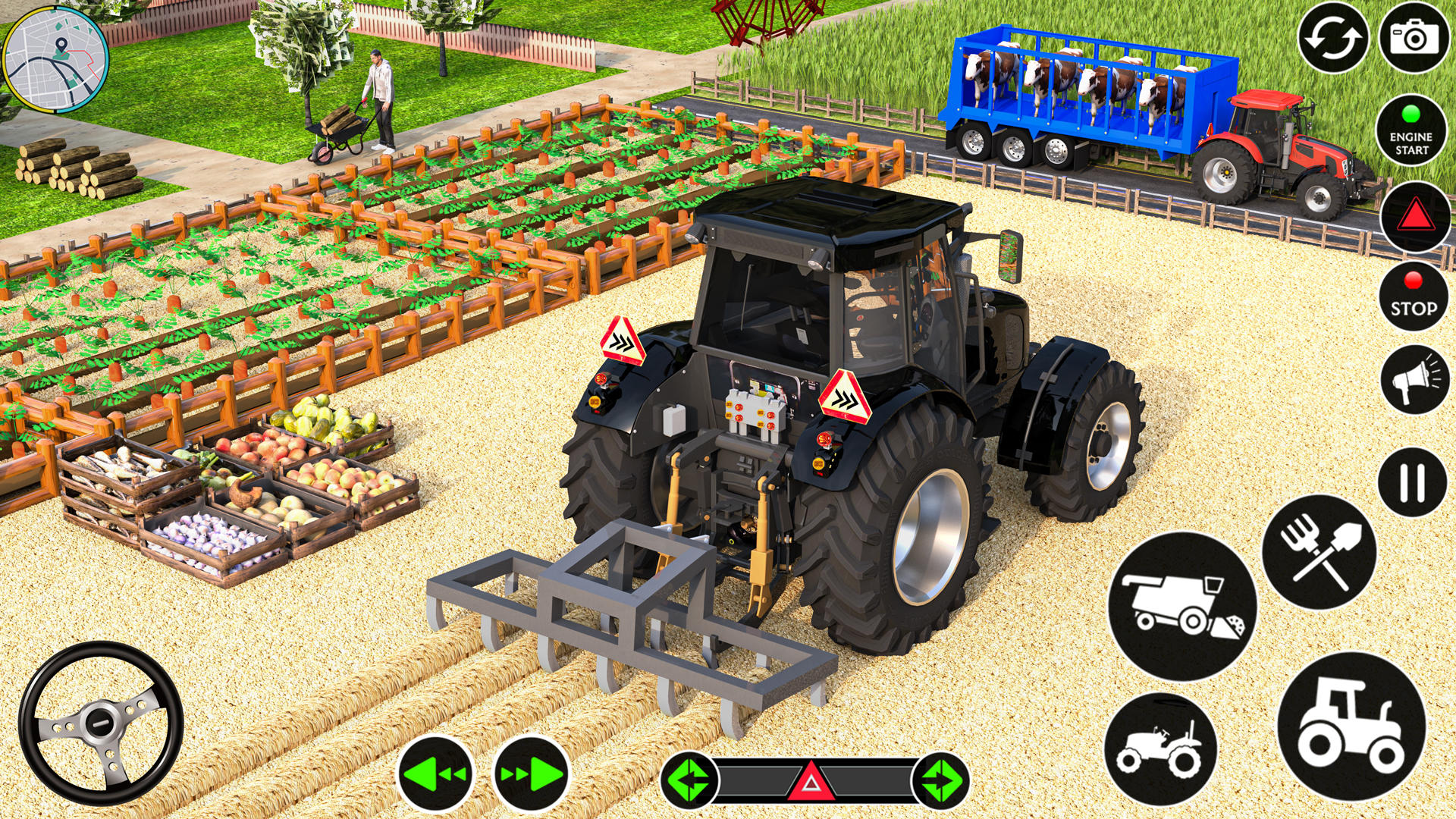Image resolution: width=1456 pixels, height=819 pixels.
Task: Expand the minimap in the corner
Action: click(x=57, y=57)
